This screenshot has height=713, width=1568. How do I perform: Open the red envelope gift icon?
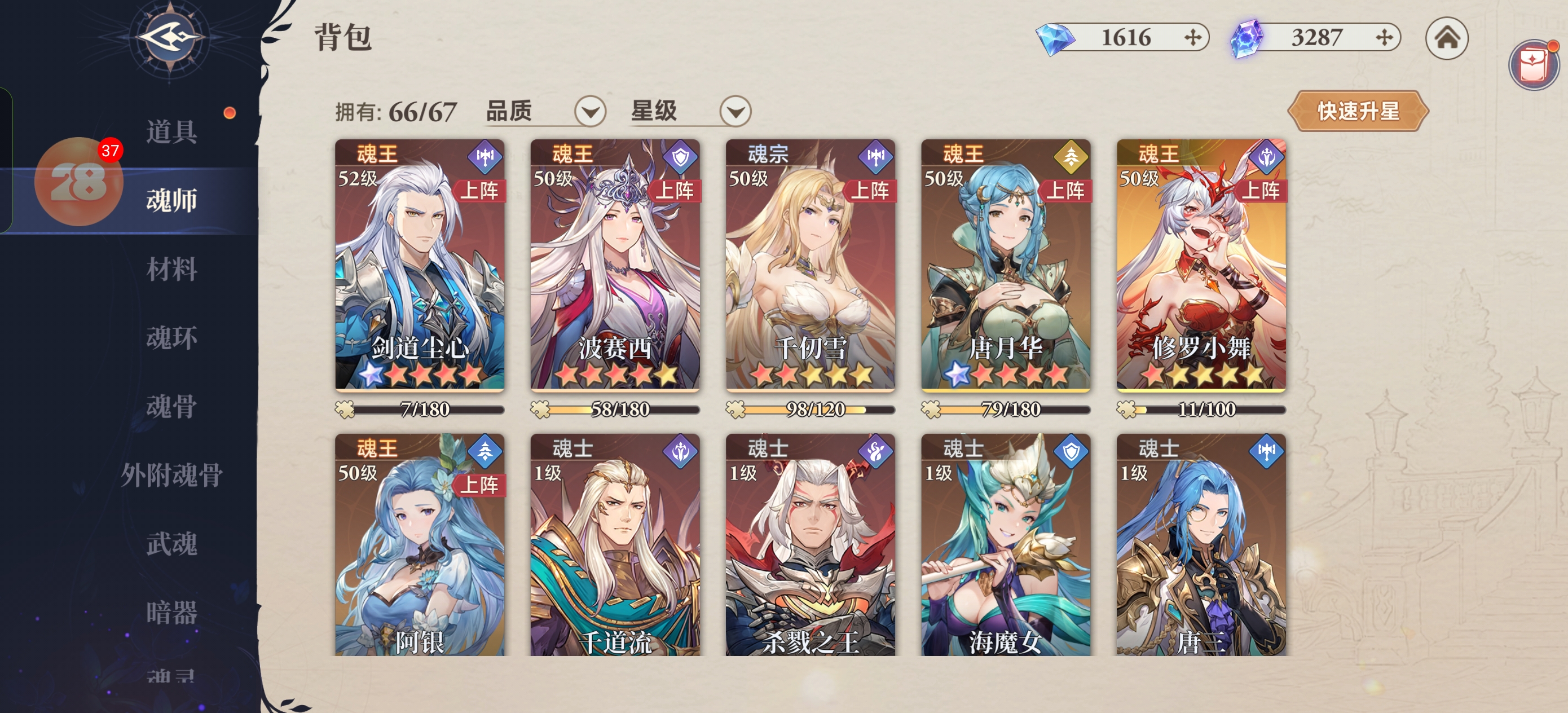1532,63
